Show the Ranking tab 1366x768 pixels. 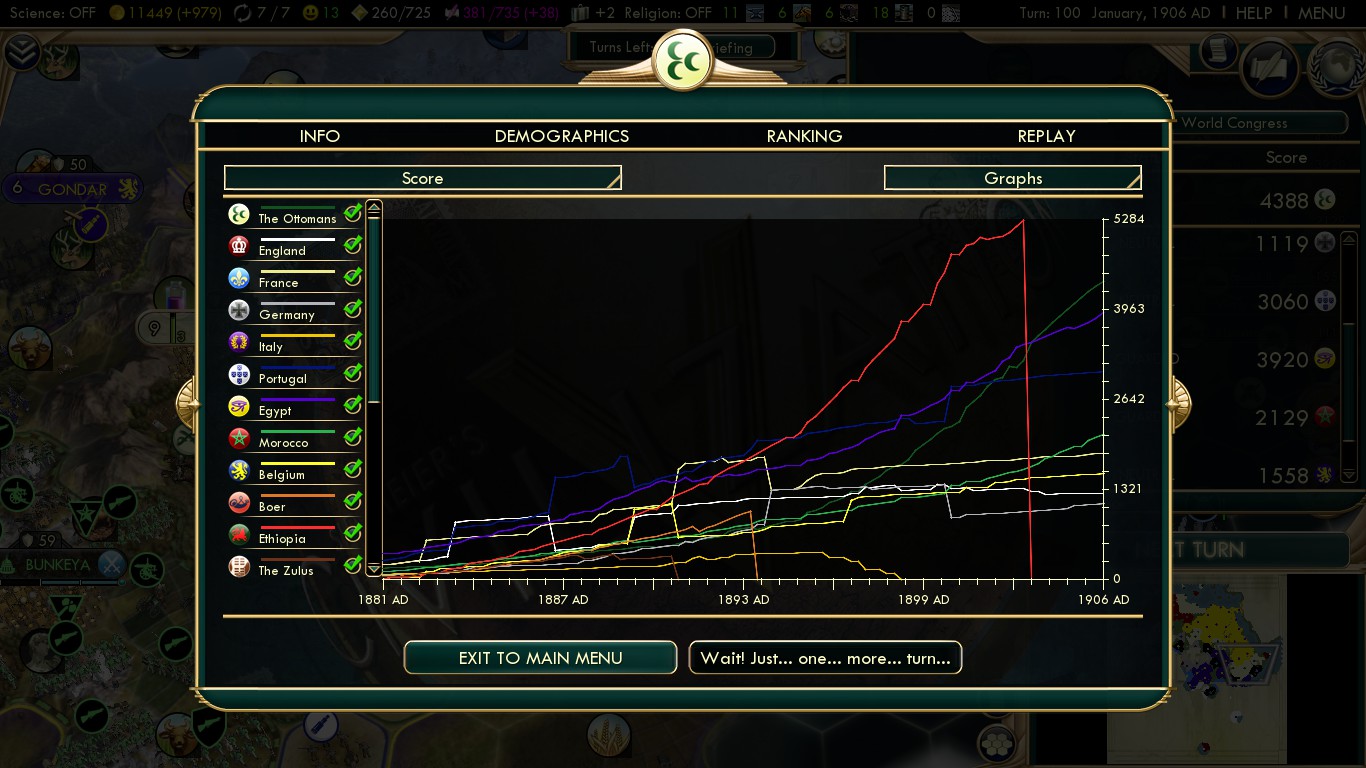[x=804, y=136]
